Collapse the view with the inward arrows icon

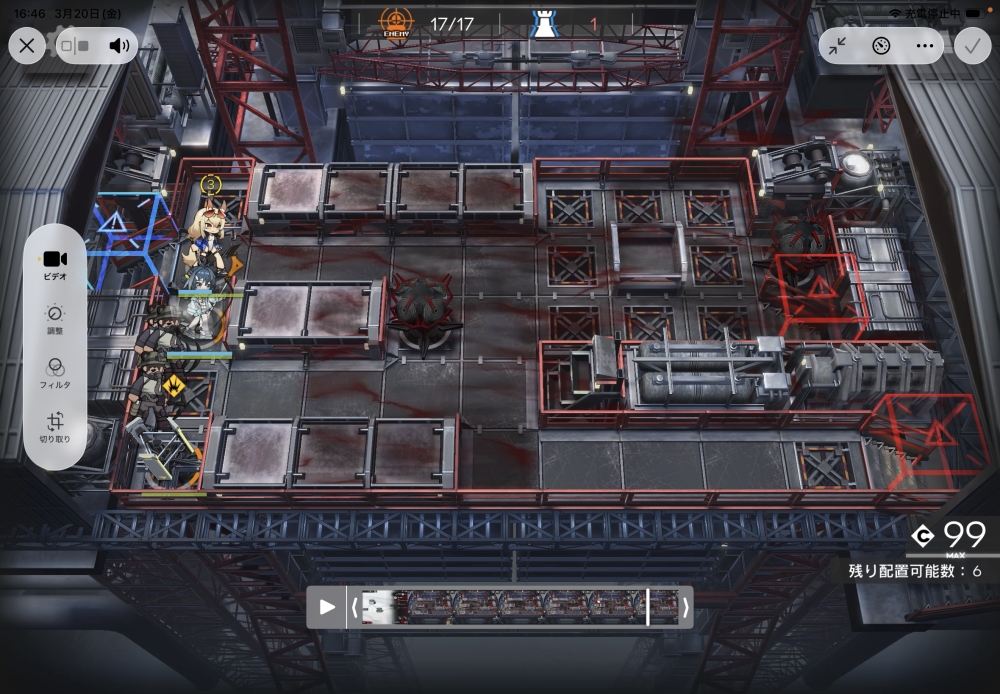tap(838, 45)
